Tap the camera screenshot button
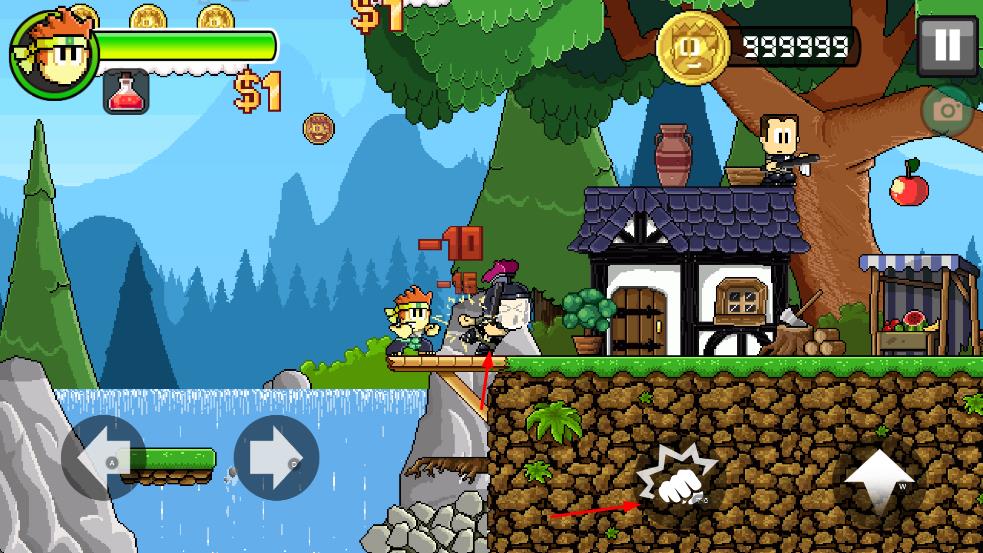Viewport: 983px width, 553px height. (946, 111)
